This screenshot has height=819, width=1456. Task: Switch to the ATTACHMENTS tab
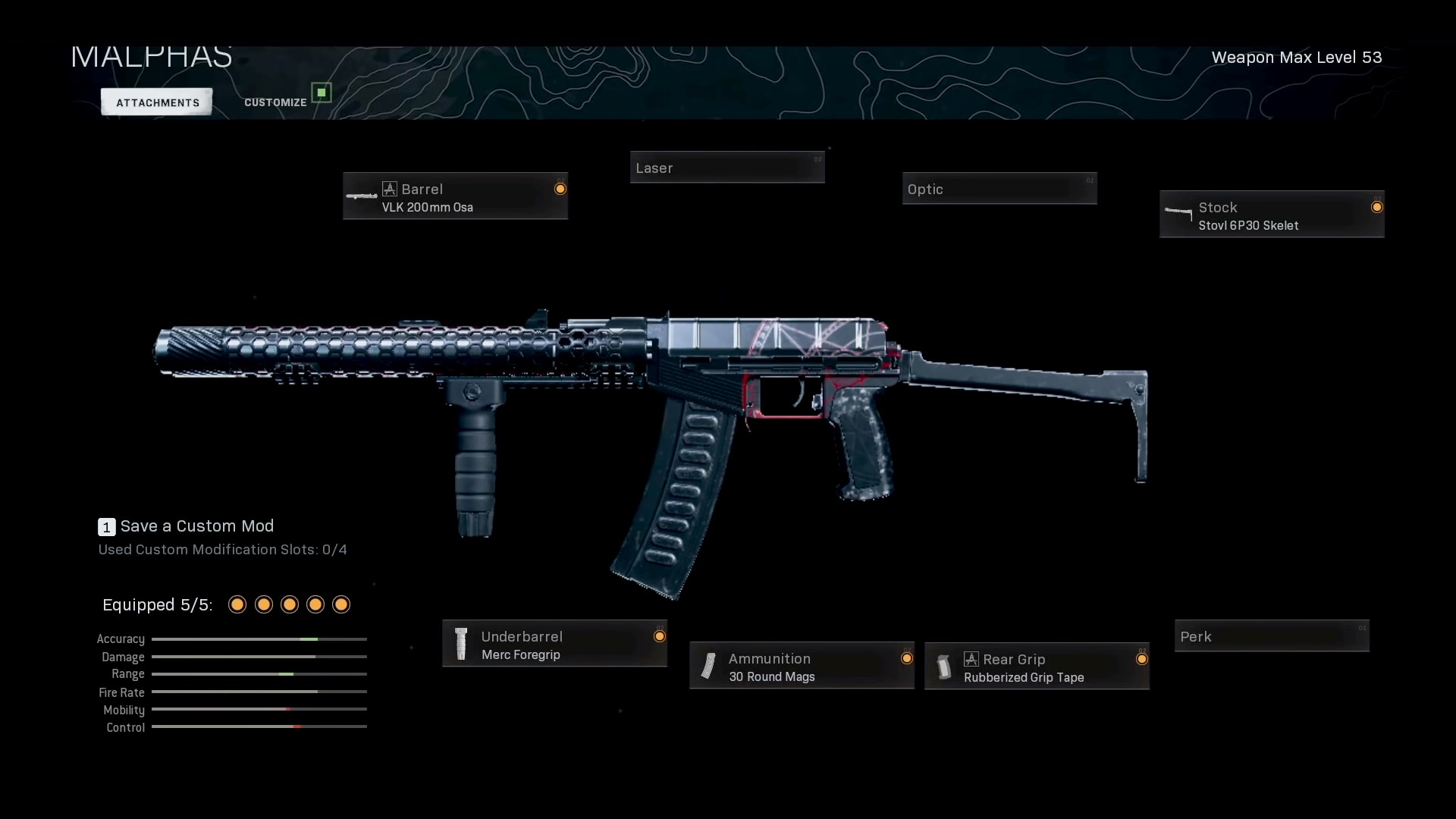[155, 102]
